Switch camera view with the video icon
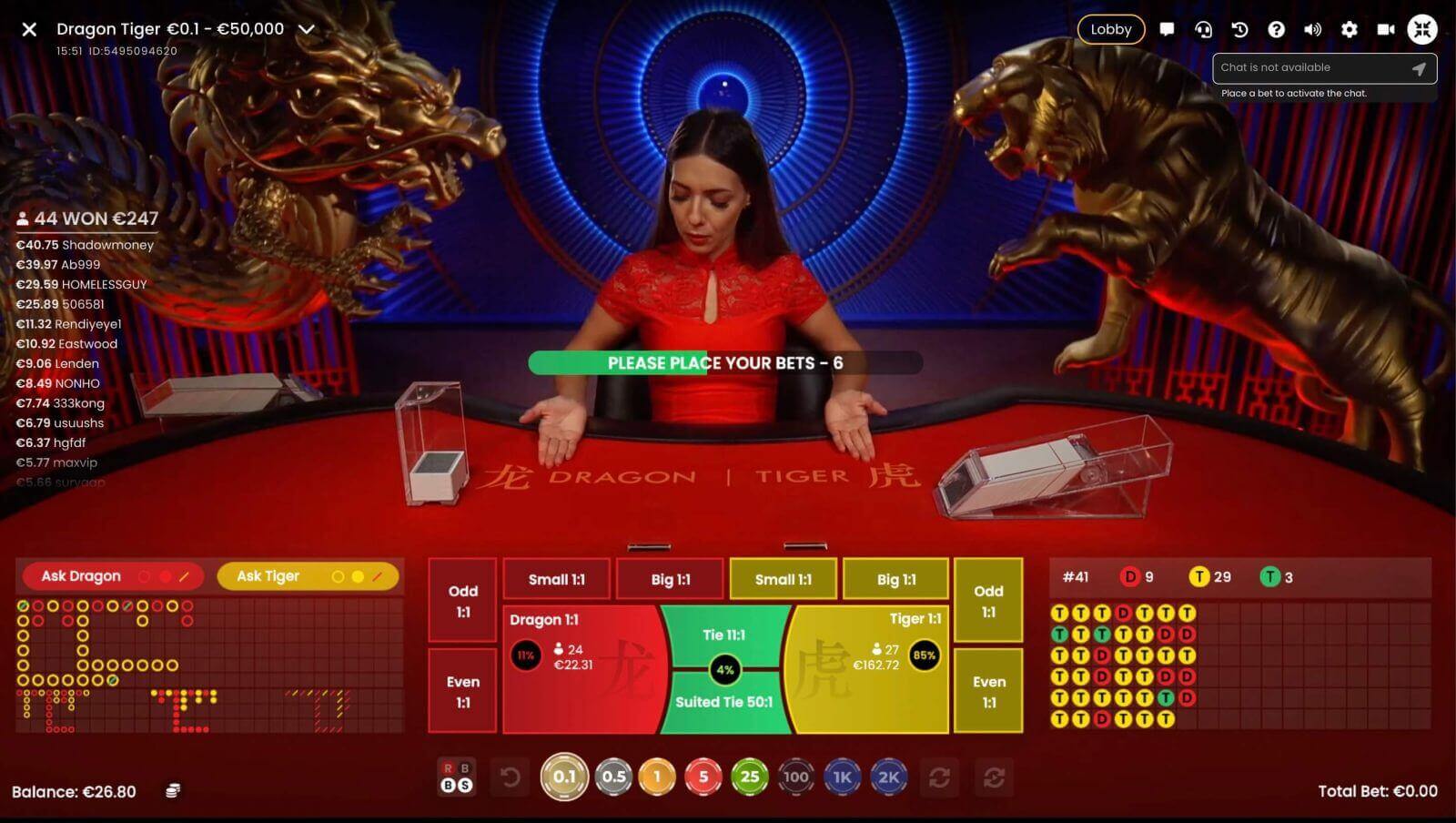This screenshot has height=823, width=1456. 1386,29
